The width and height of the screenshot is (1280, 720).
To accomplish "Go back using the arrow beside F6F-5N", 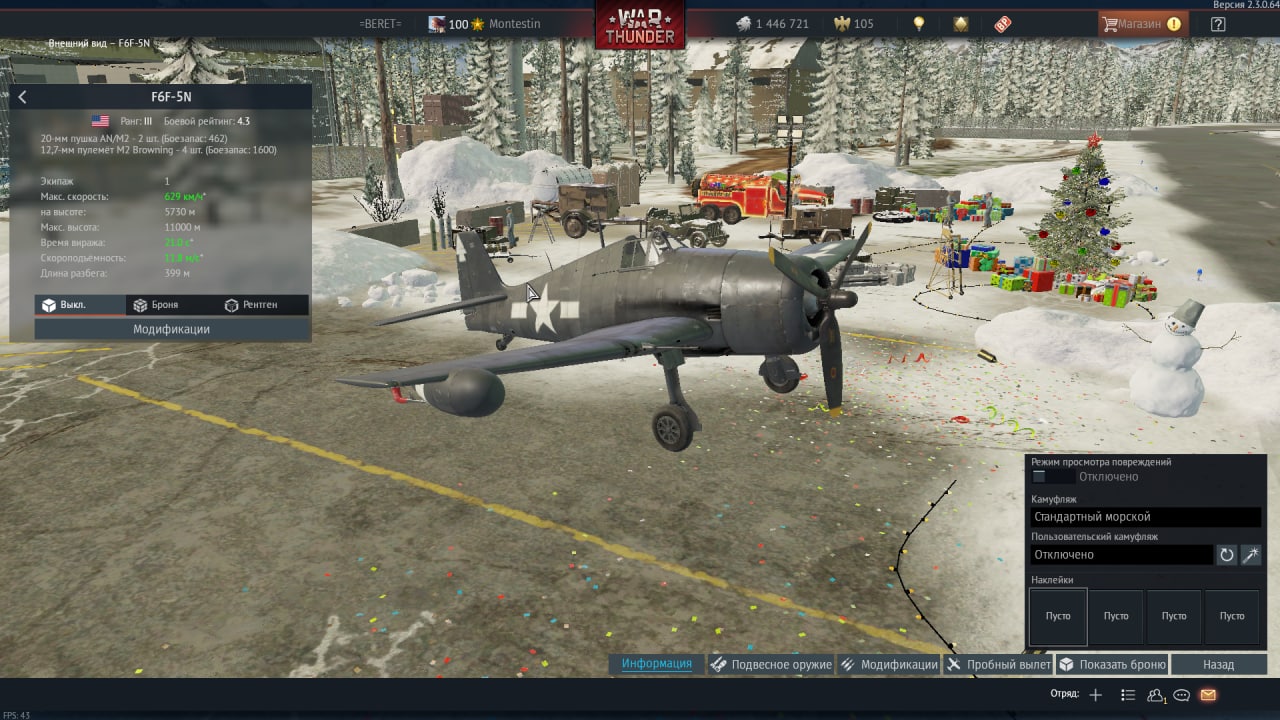I will (22, 97).
